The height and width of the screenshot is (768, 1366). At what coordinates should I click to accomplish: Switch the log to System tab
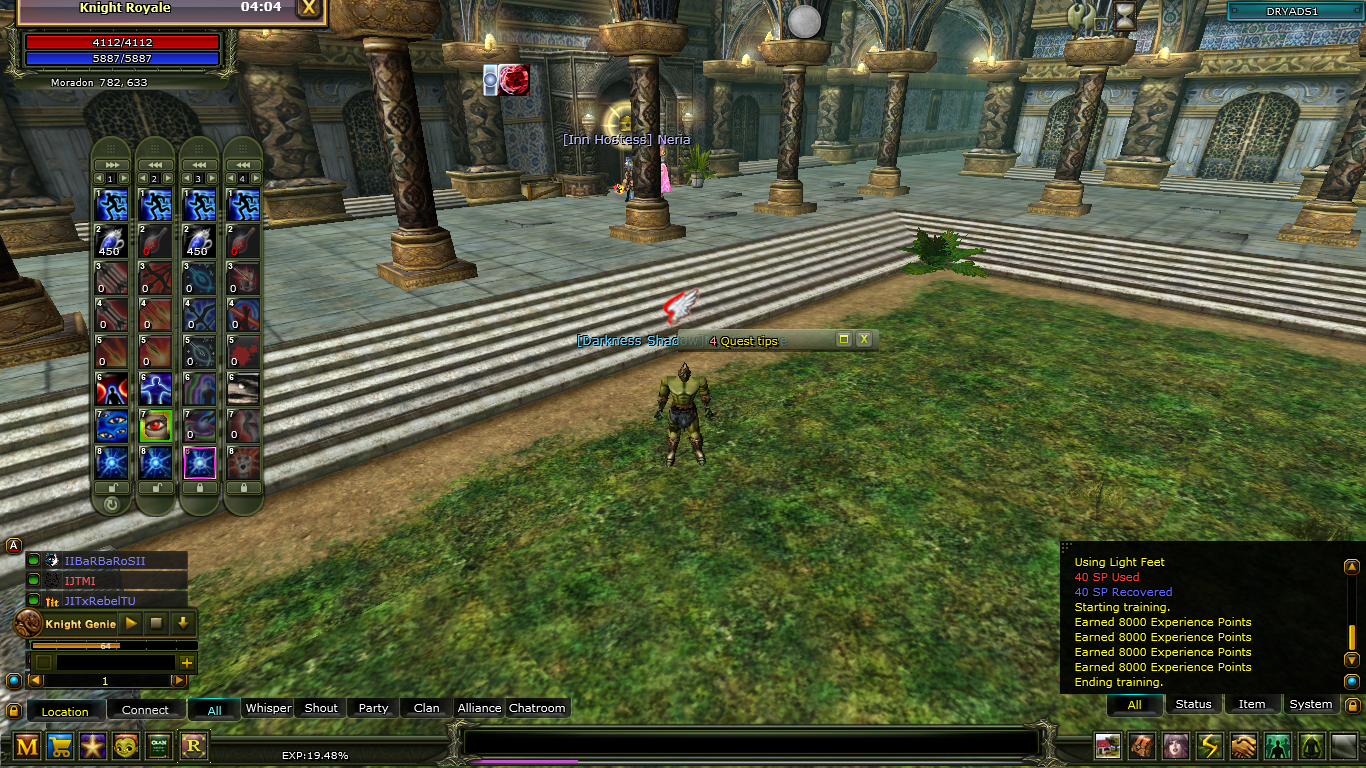coord(1310,704)
